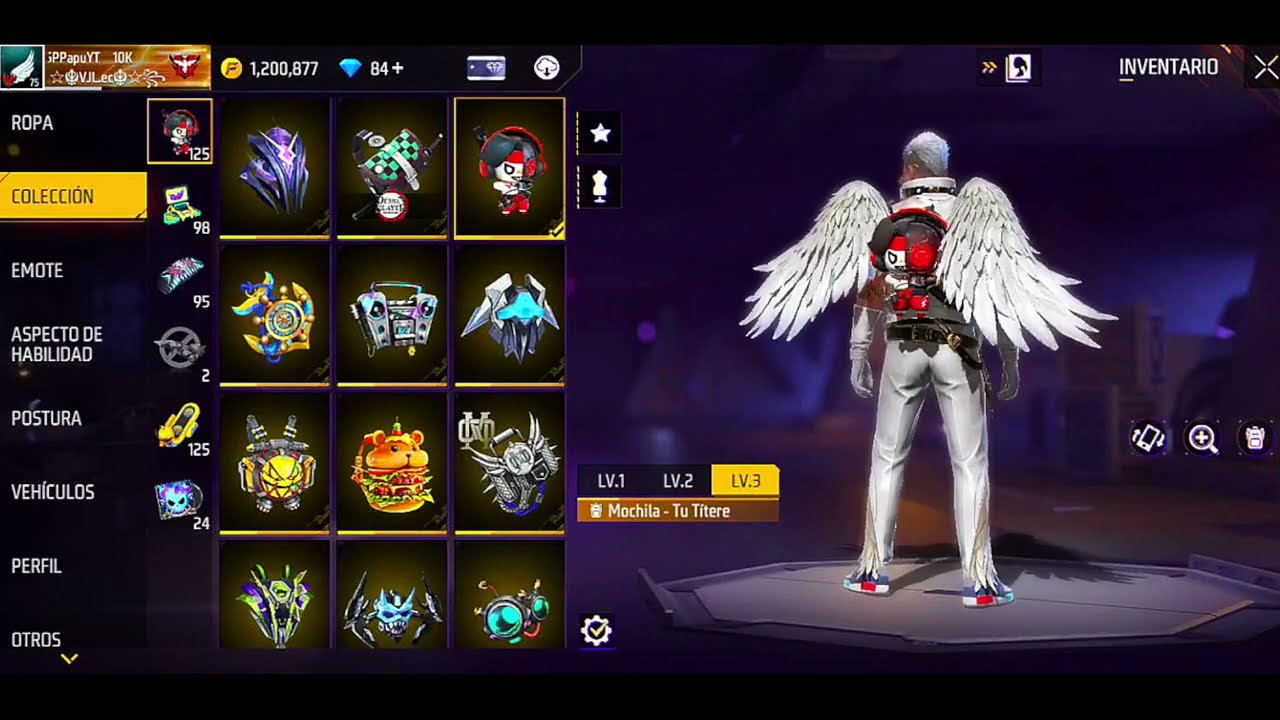Switch to LV.2 backpack level
Viewport: 1280px width, 720px height.
[x=678, y=481]
